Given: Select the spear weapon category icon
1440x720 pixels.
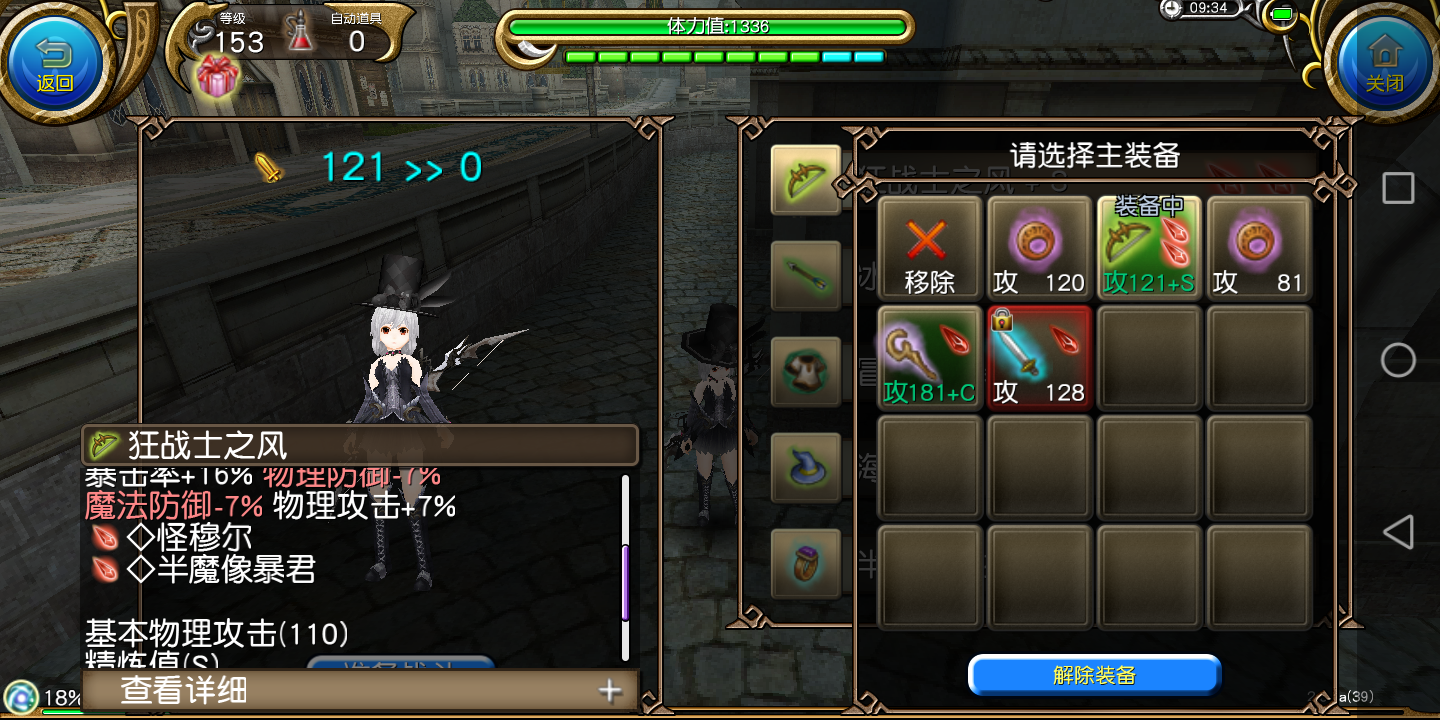Looking at the screenshot, I should pos(807,275).
